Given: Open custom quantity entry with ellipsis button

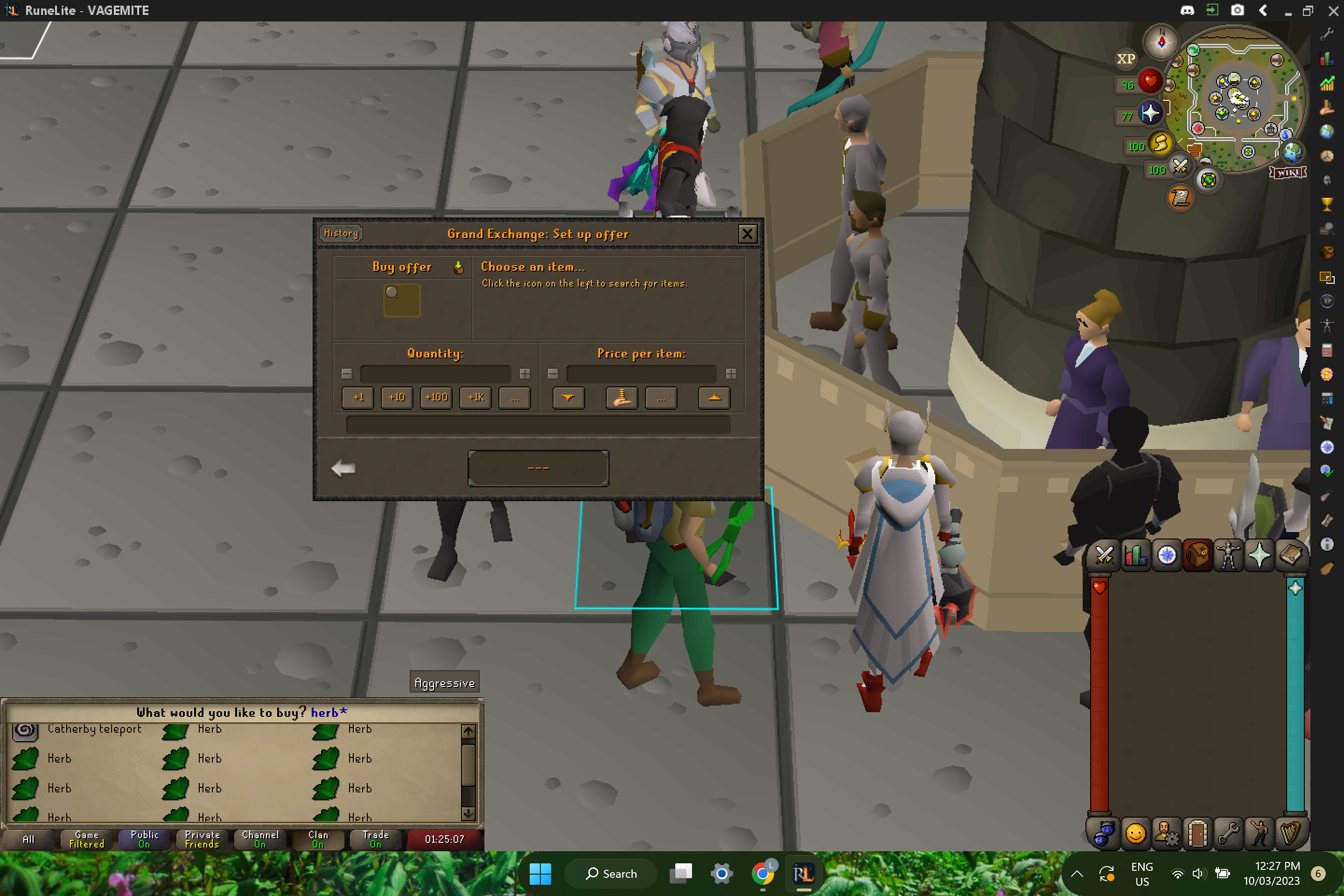Looking at the screenshot, I should pos(514,398).
